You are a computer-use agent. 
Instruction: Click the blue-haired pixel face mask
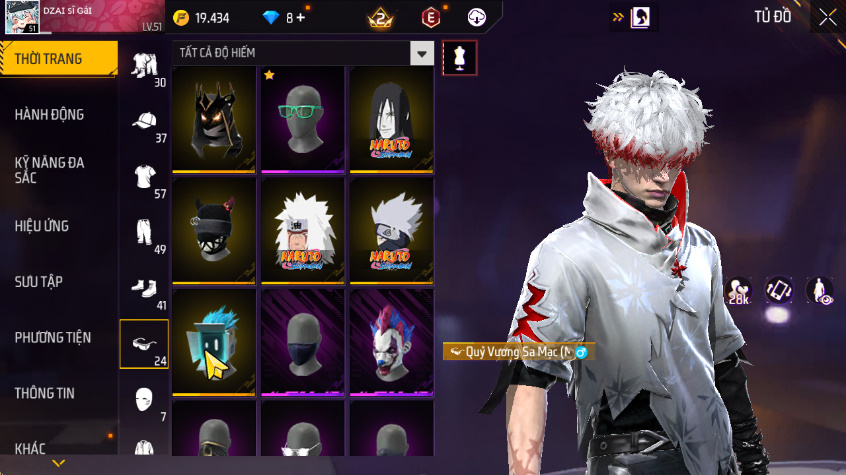[x=214, y=343]
